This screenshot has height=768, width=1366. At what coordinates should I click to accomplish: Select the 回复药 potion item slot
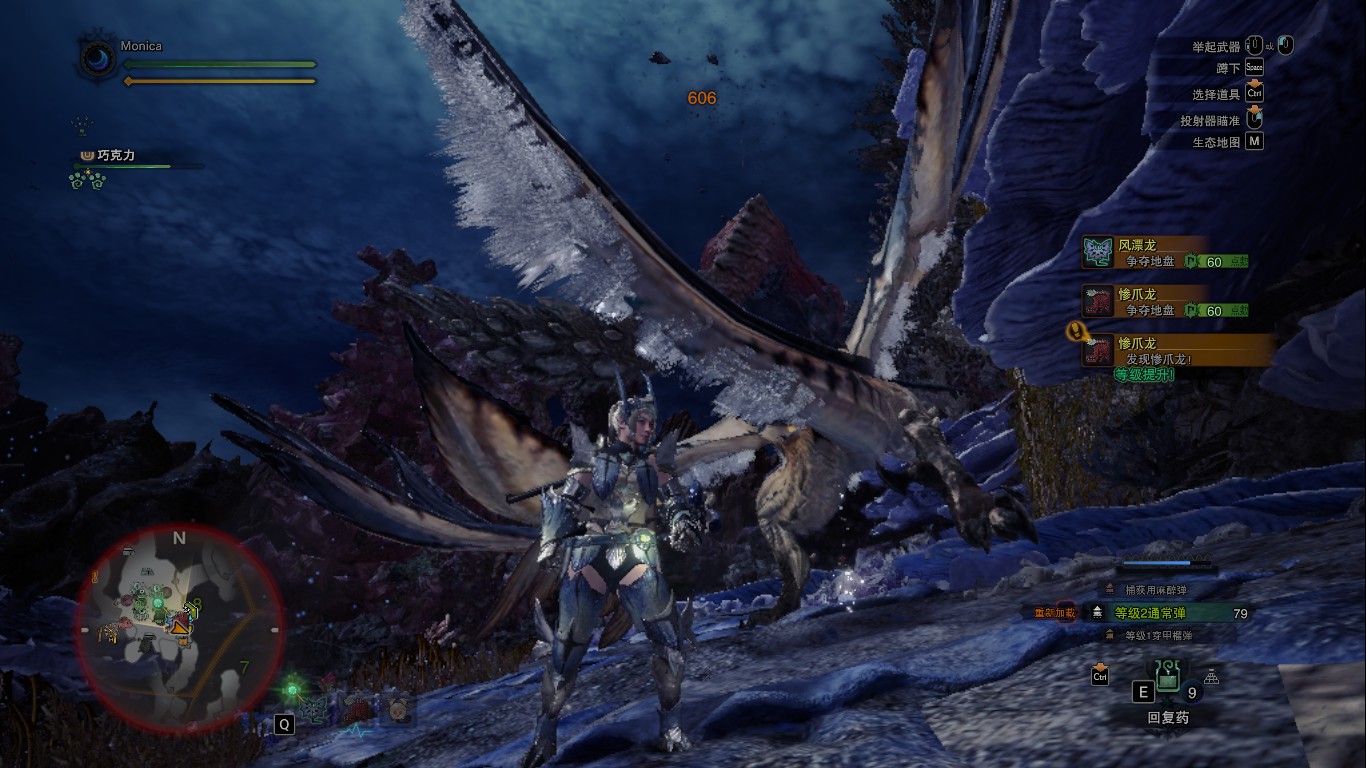coord(1167,681)
